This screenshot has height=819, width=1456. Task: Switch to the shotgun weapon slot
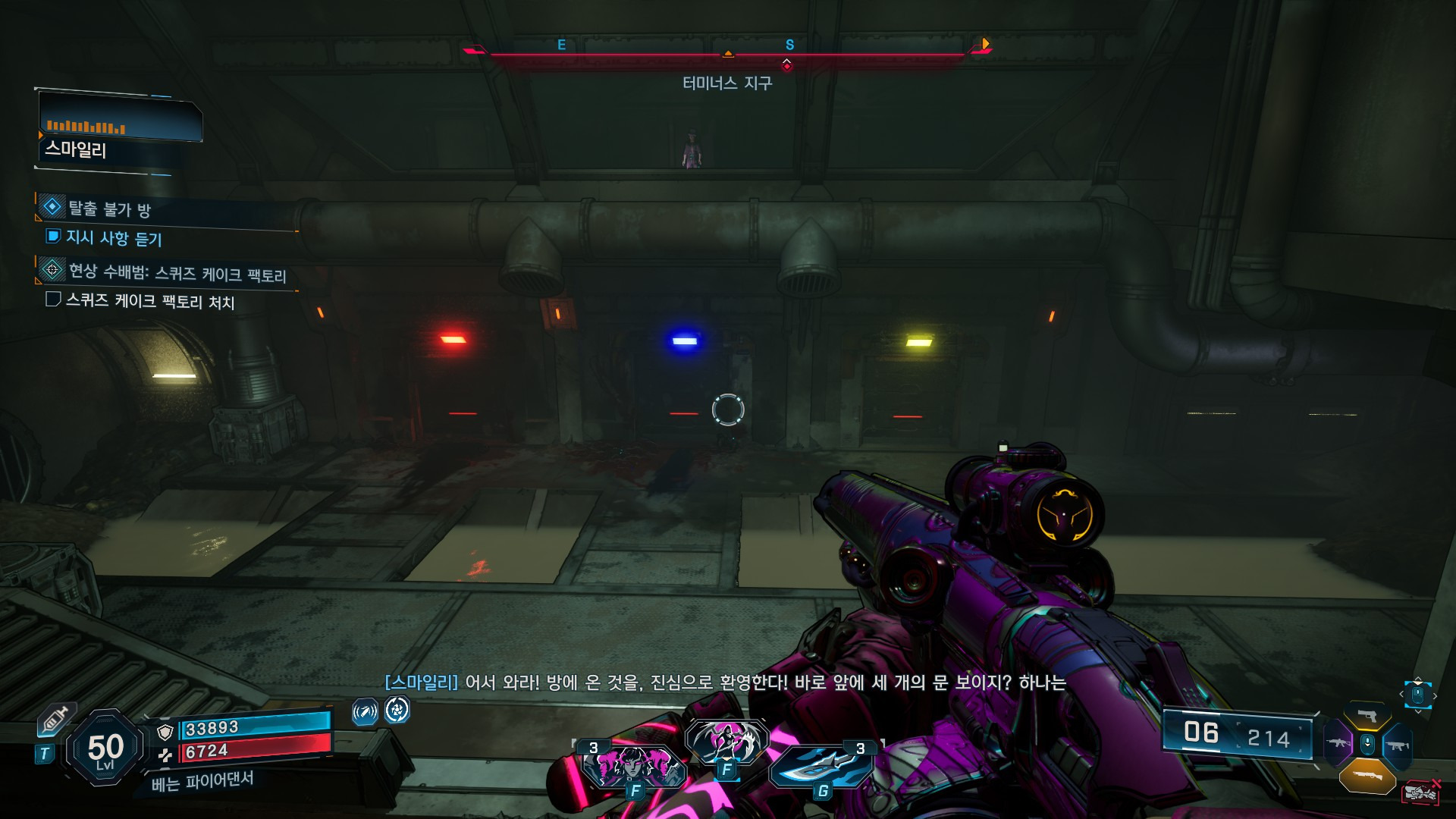point(1367,776)
